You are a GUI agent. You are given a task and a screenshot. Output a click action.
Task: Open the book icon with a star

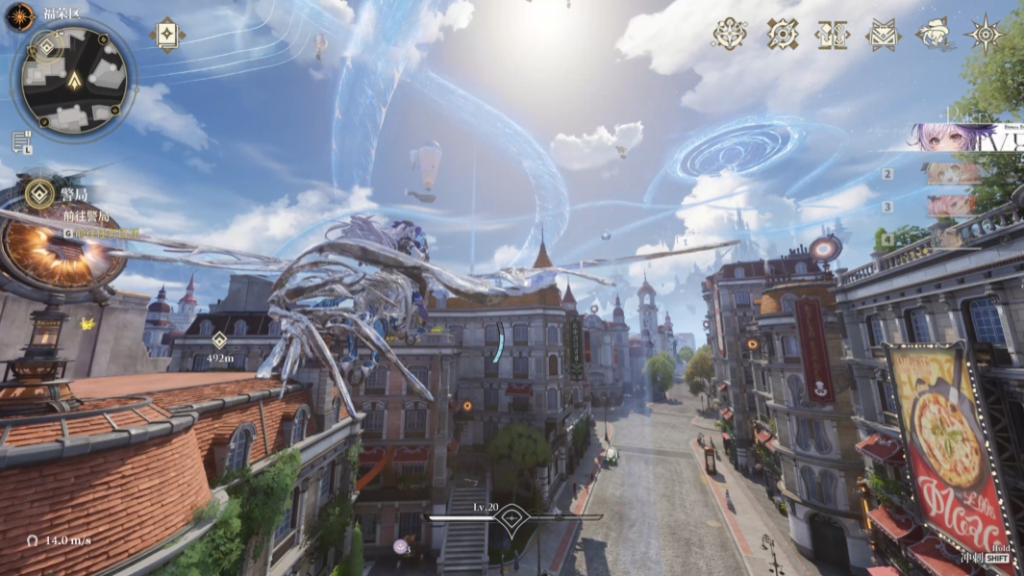click(167, 34)
